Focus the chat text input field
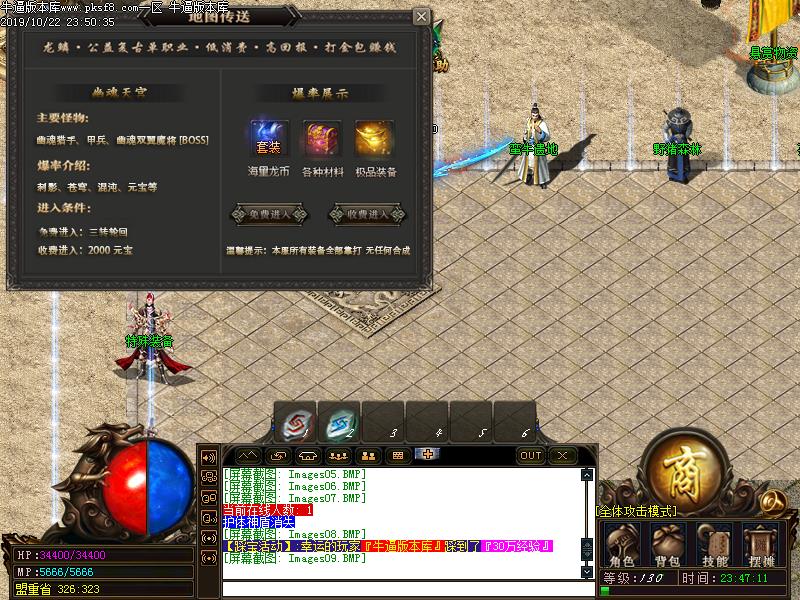The width and height of the screenshot is (800, 600). tap(400, 587)
